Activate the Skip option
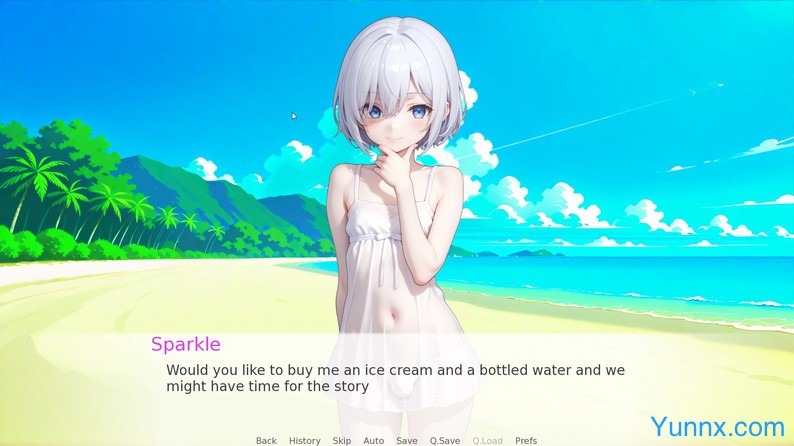This screenshot has width=794, height=446. (342, 440)
